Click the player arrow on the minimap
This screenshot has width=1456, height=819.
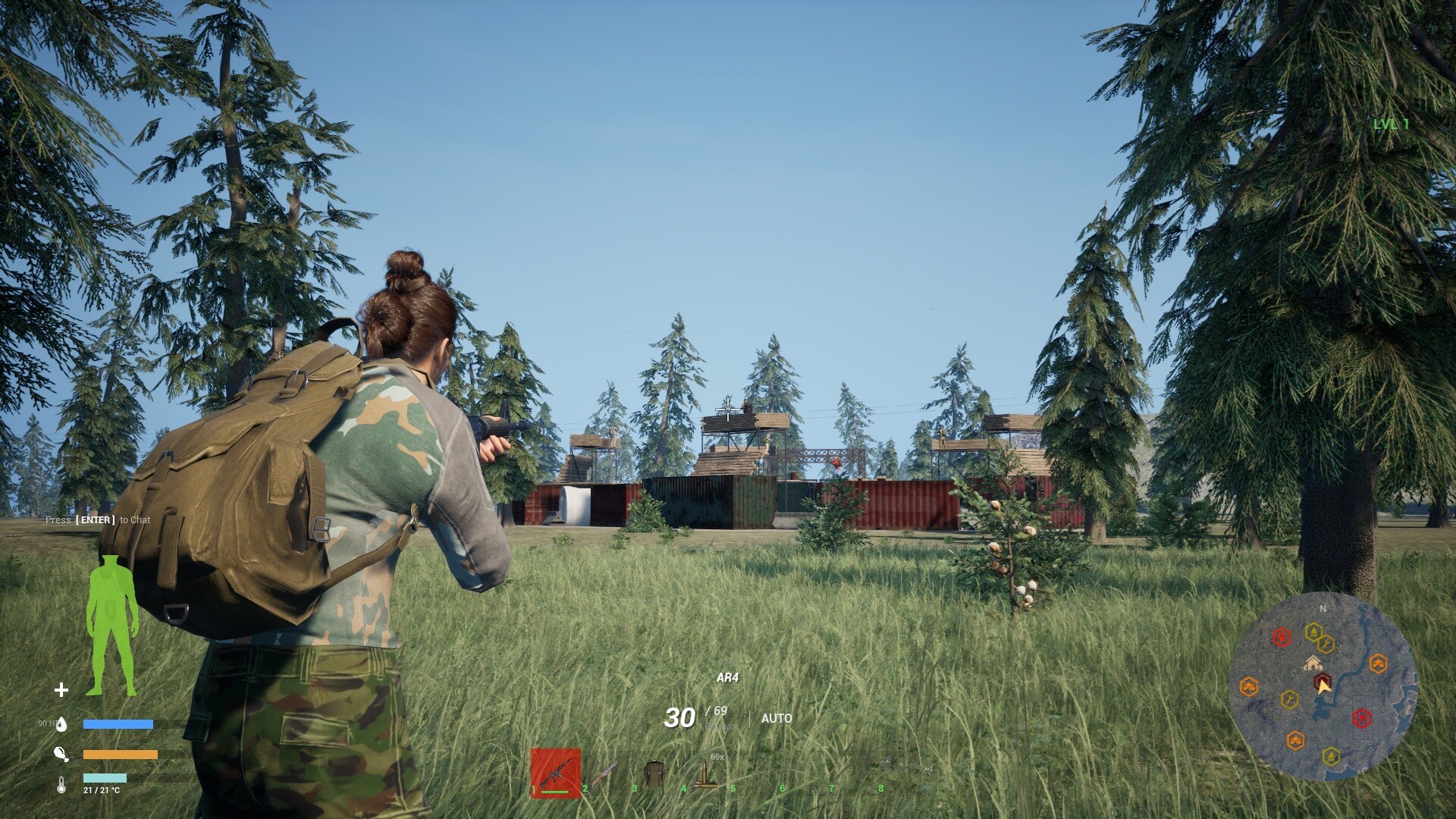coord(1324,689)
